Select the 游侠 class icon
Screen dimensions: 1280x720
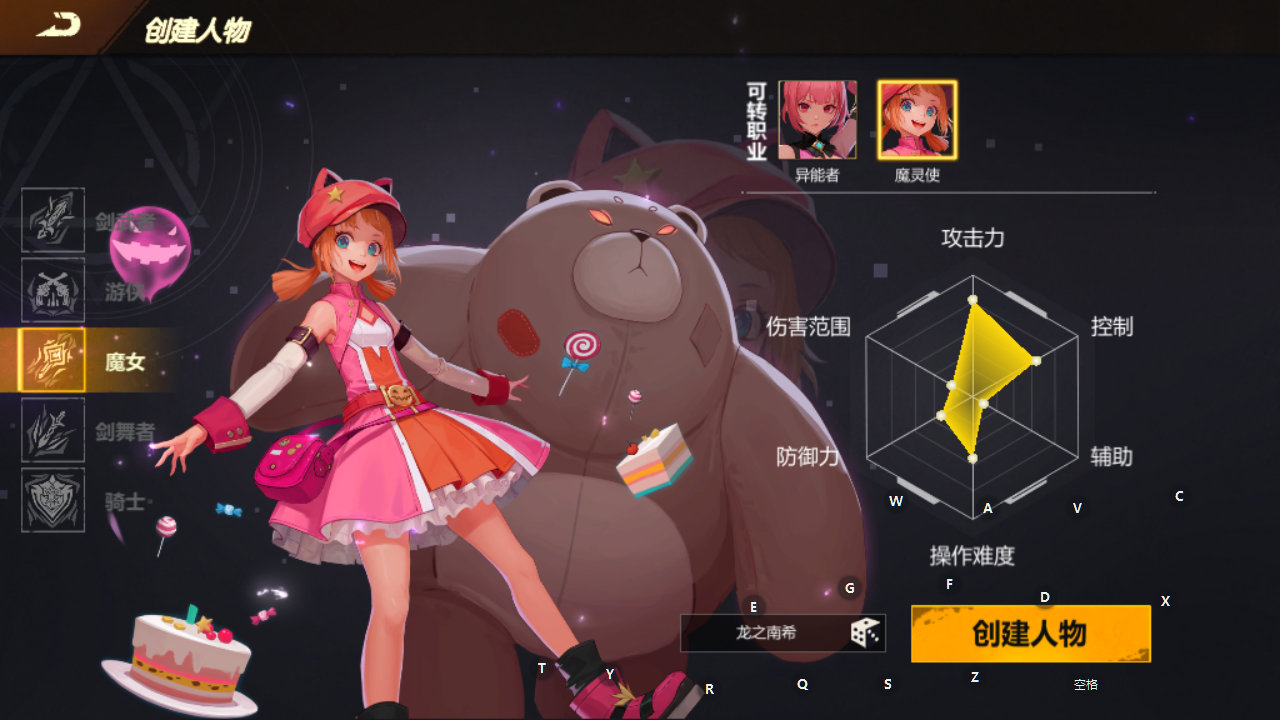click(x=52, y=291)
